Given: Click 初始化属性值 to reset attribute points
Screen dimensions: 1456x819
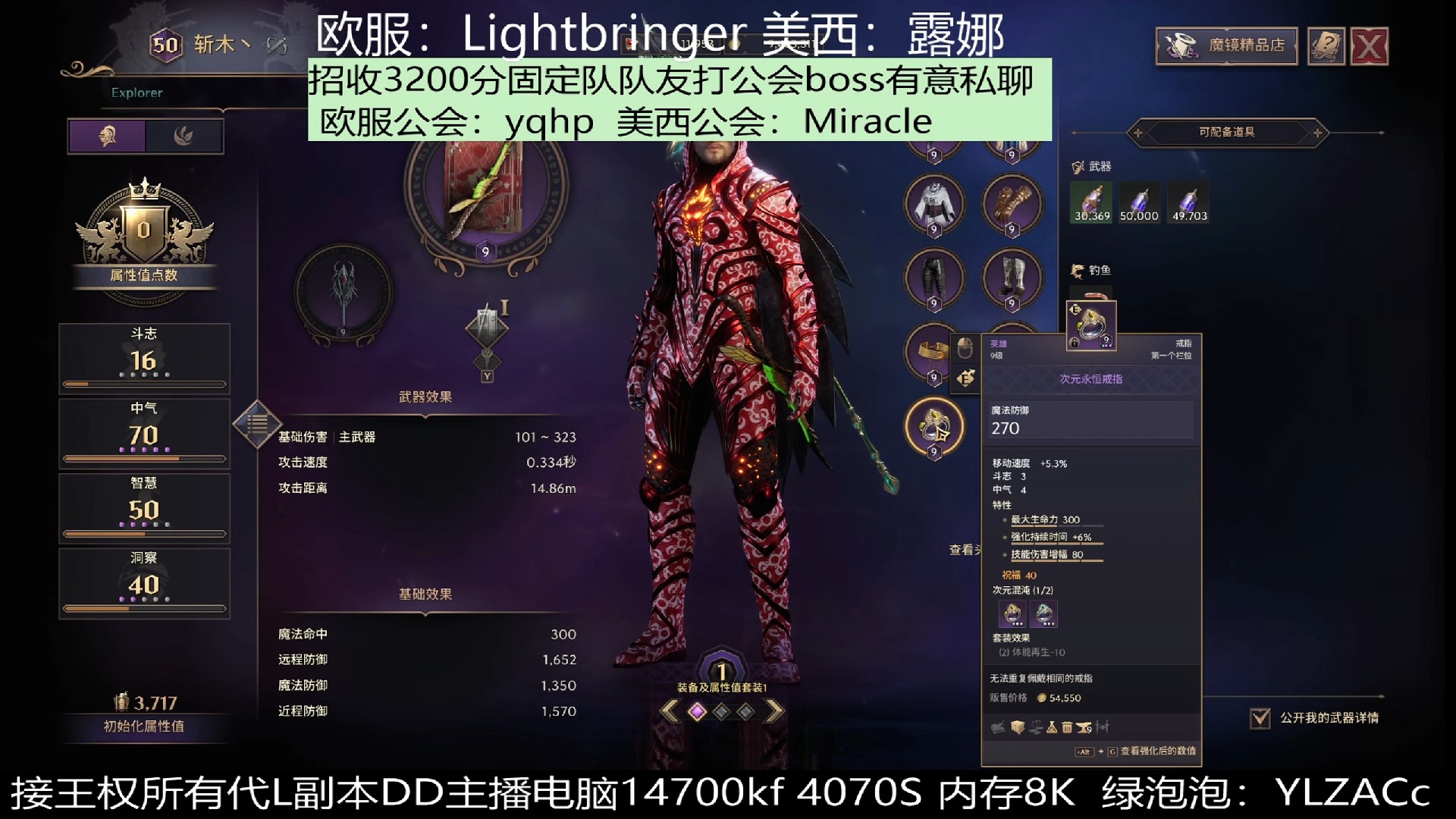Looking at the screenshot, I should click(x=144, y=724).
